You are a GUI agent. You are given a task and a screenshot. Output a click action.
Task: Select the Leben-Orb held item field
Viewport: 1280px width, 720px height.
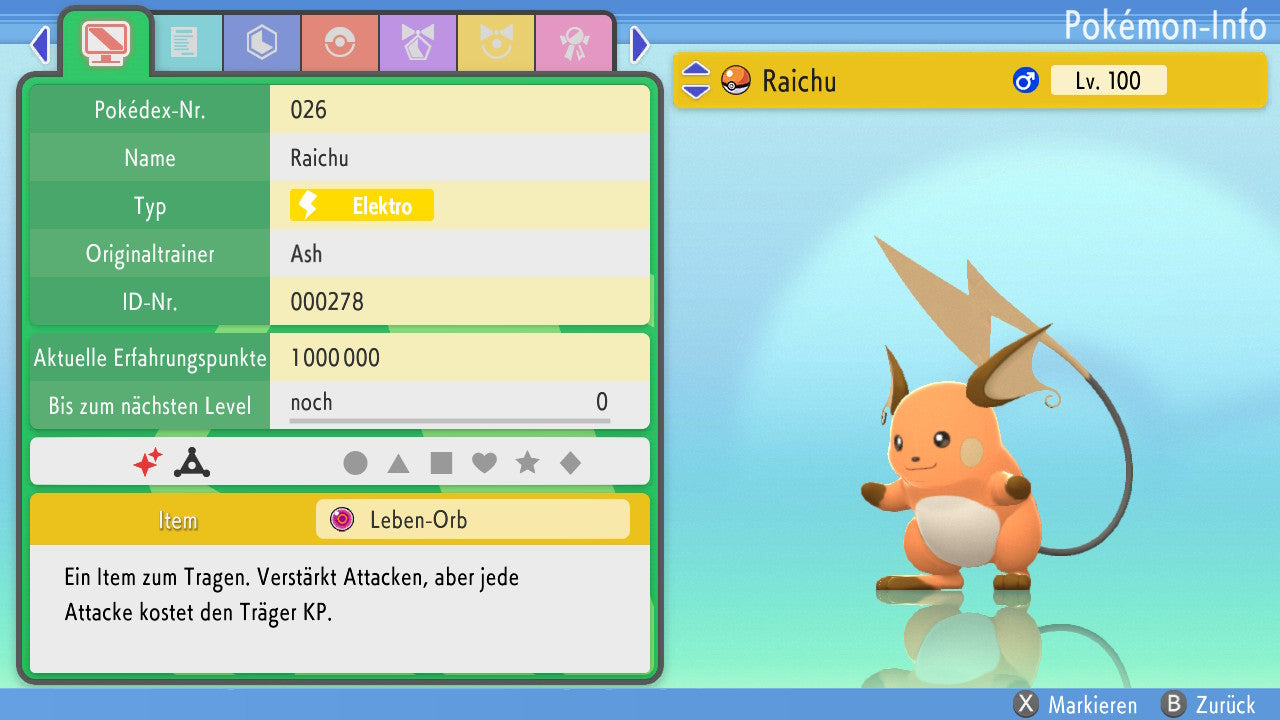tap(472, 520)
